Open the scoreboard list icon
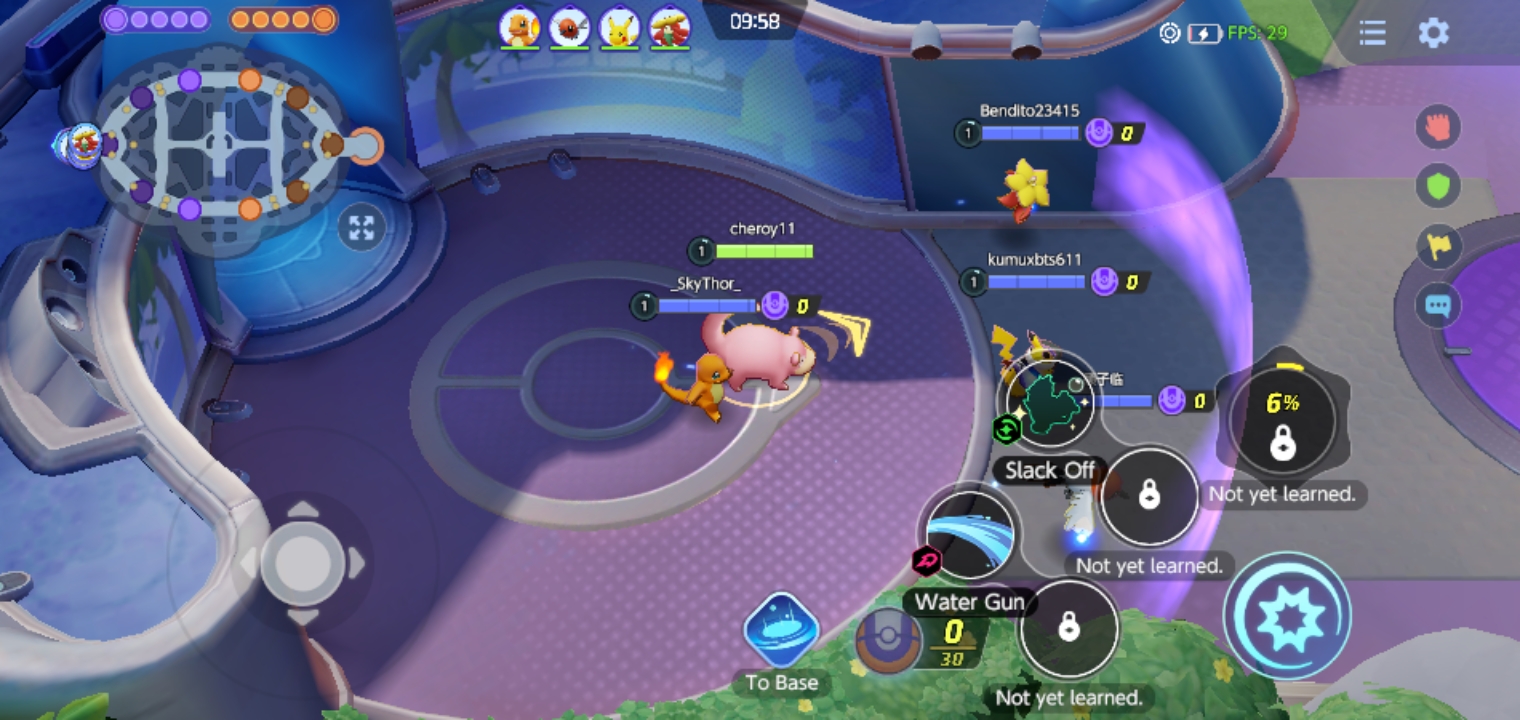 (1372, 33)
